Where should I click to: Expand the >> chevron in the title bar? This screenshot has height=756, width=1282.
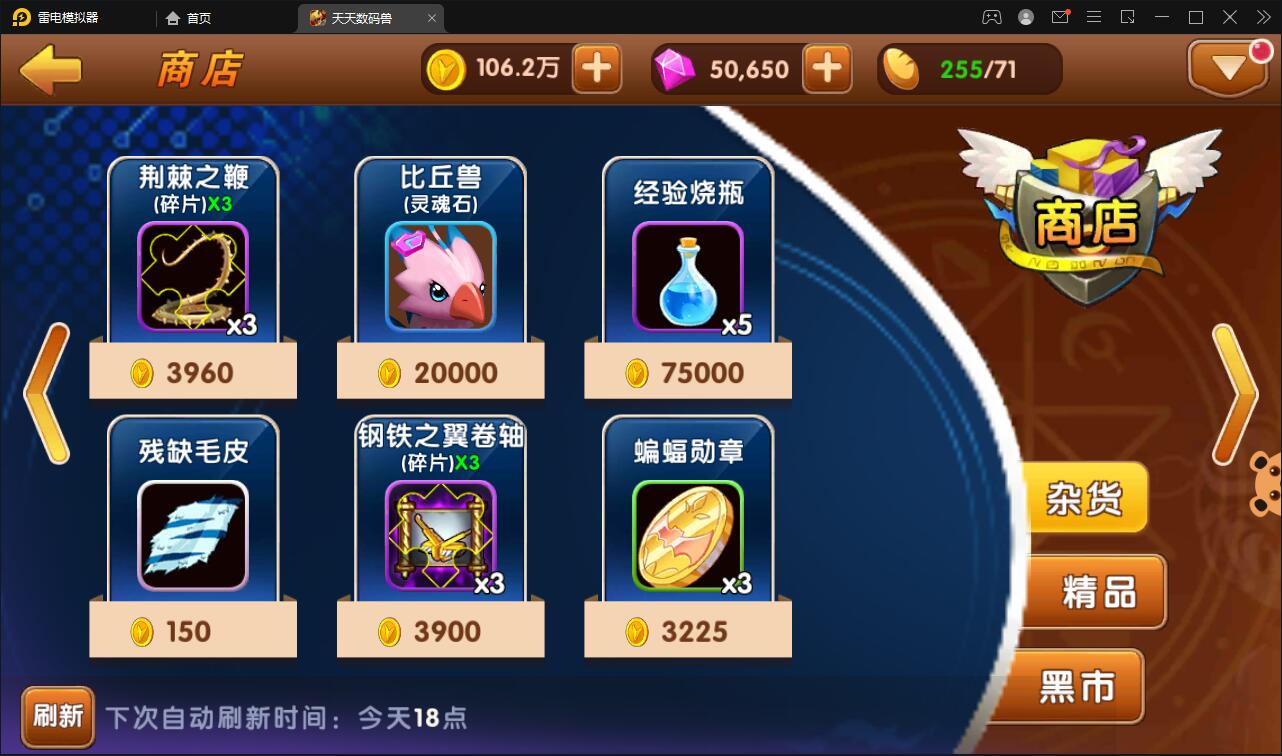point(1262,16)
